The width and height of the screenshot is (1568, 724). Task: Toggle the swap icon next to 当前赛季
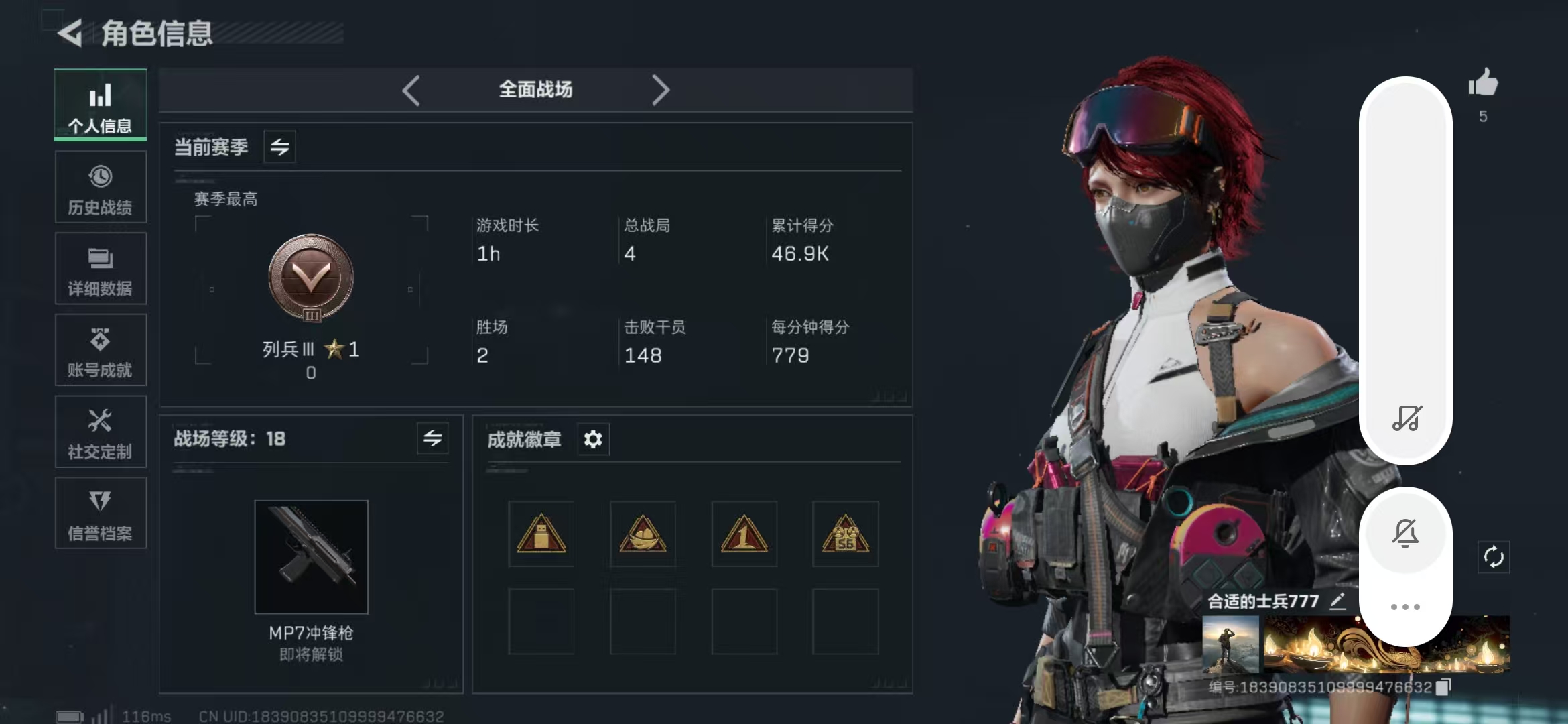[x=280, y=147]
